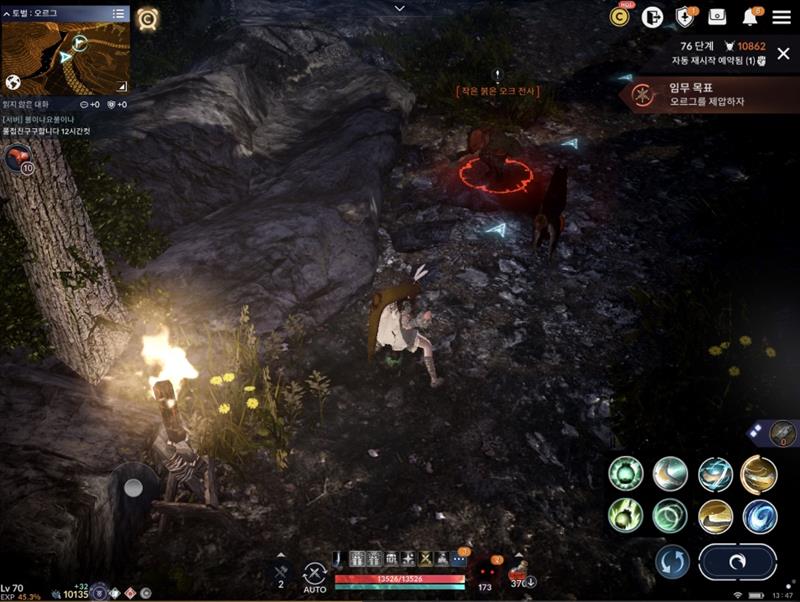
Task: Open the minimap list menu icon
Action: tap(119, 13)
